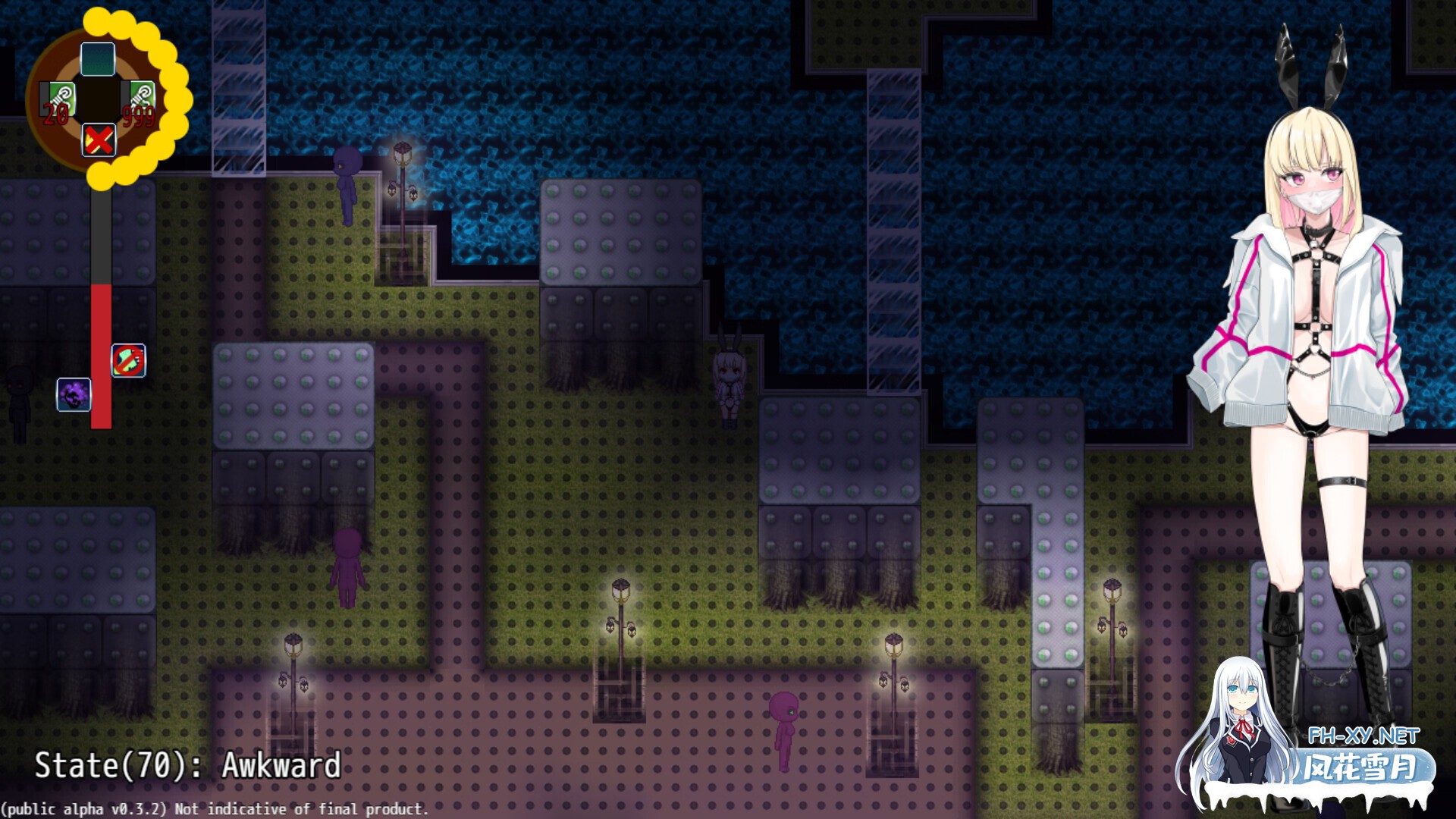Toggle the cancel option on the radial menu
The image size is (1456, 819).
click(x=99, y=140)
